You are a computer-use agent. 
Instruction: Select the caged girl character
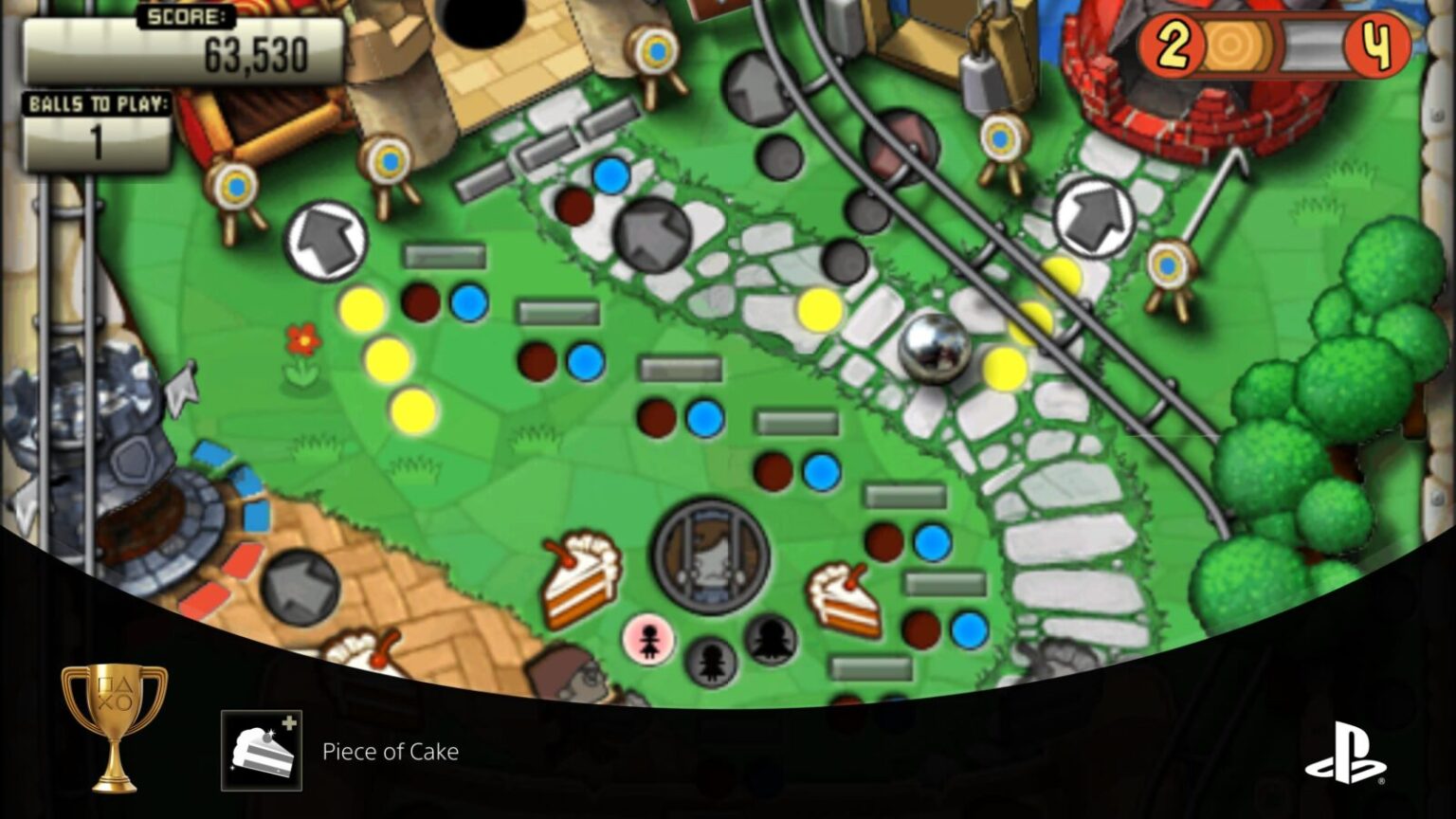click(x=709, y=555)
